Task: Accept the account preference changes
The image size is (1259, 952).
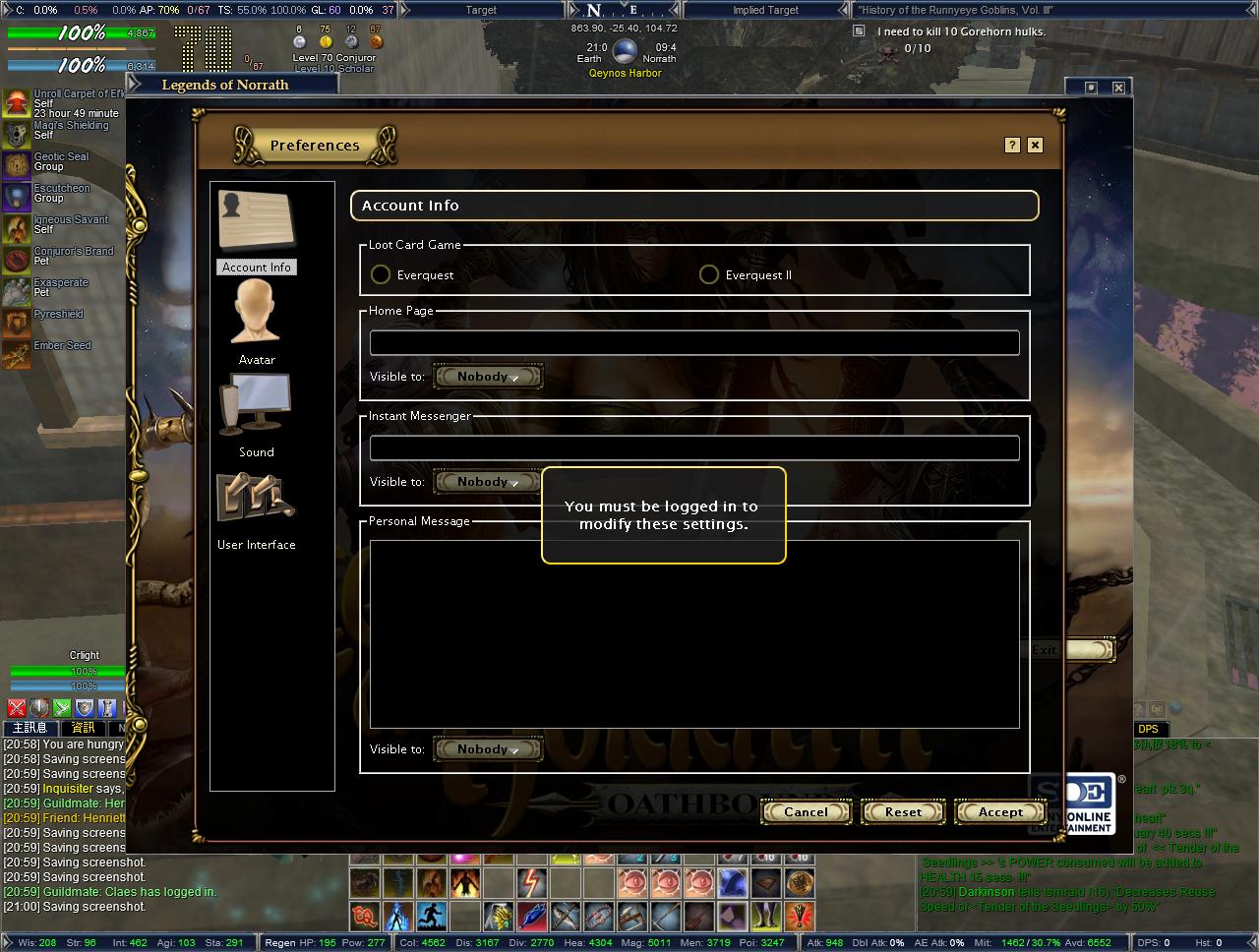Action: (x=999, y=811)
